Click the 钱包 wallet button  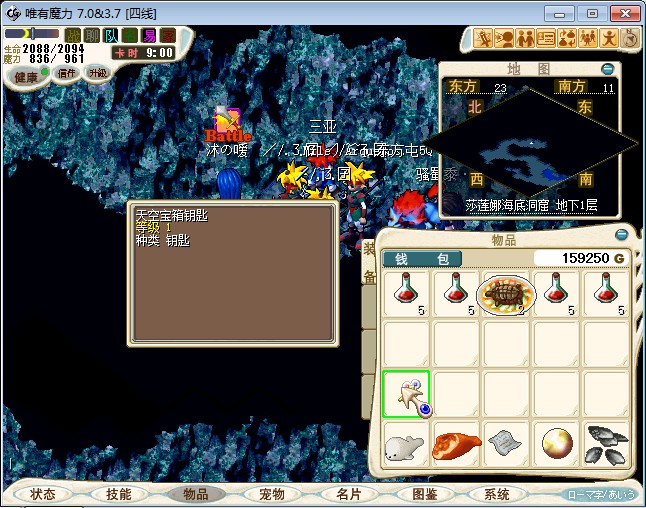click(x=421, y=259)
